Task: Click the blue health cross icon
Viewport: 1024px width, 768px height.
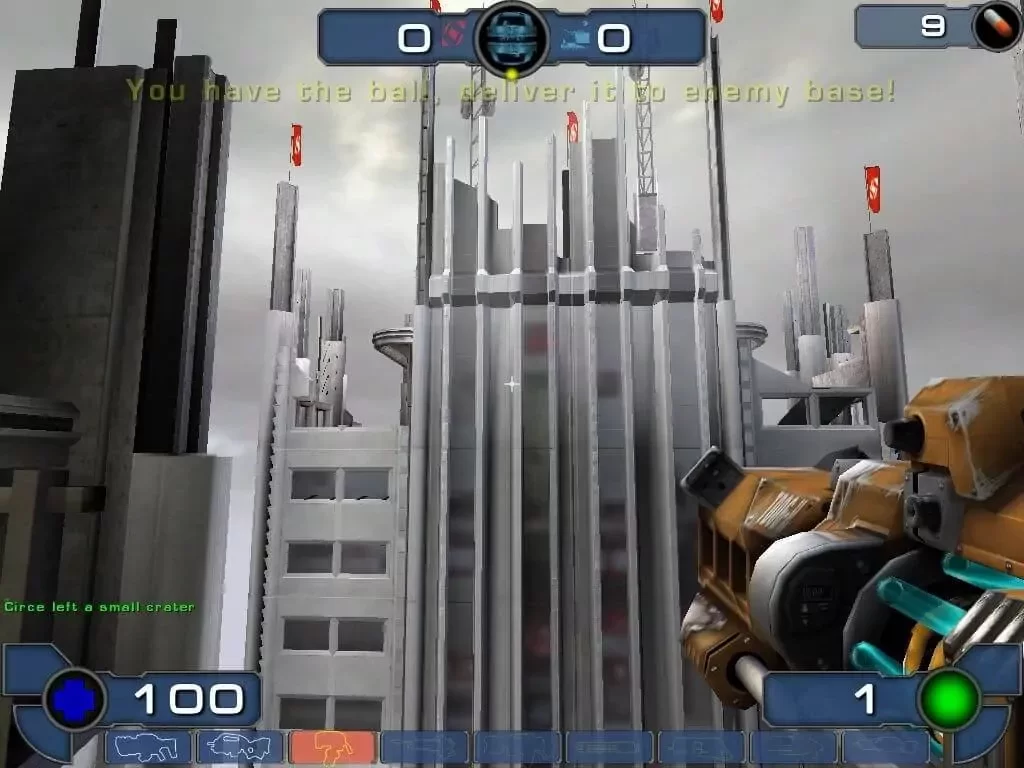Action: point(72,701)
